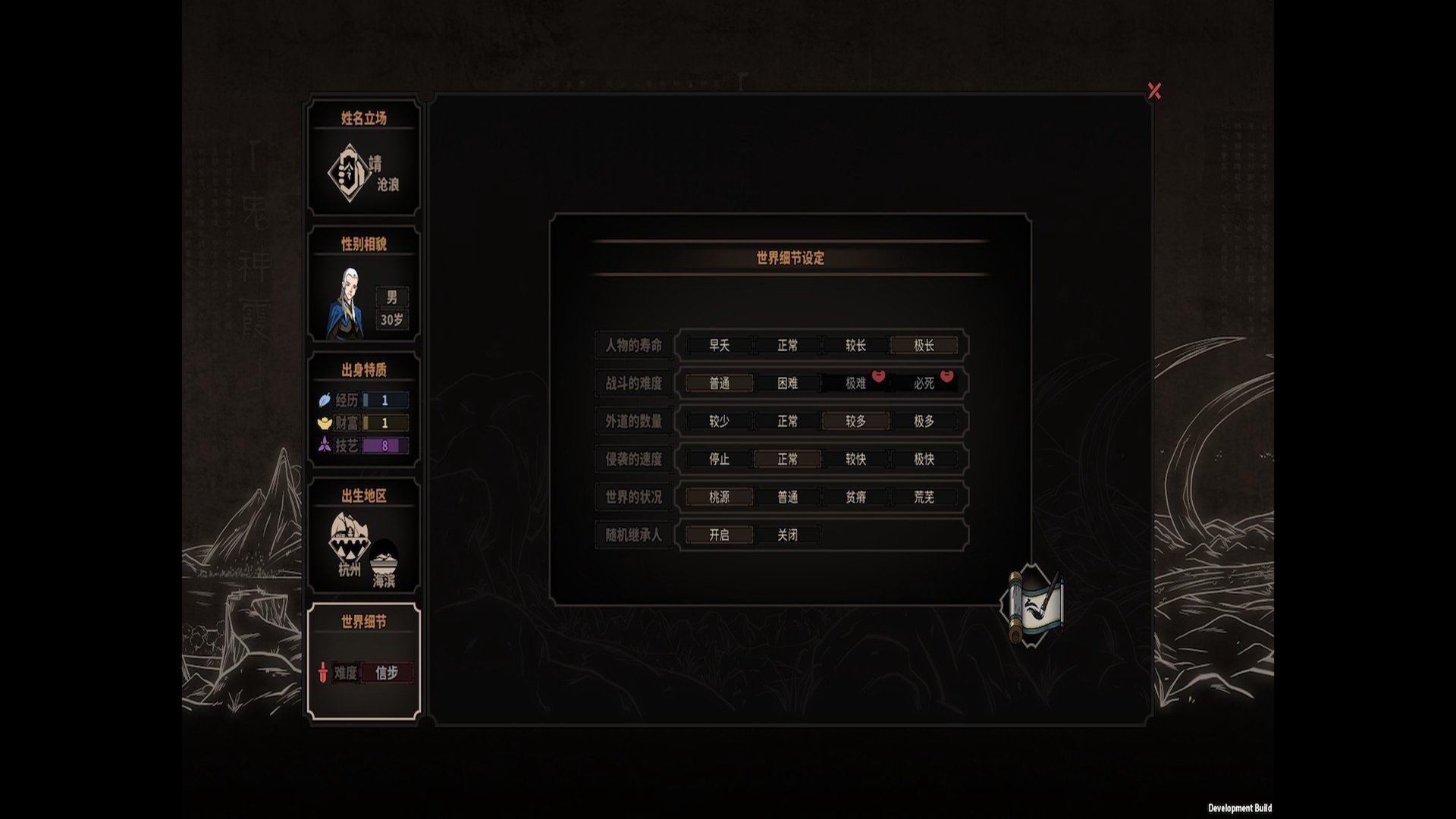Set world condition to 荒芜

click(924, 497)
